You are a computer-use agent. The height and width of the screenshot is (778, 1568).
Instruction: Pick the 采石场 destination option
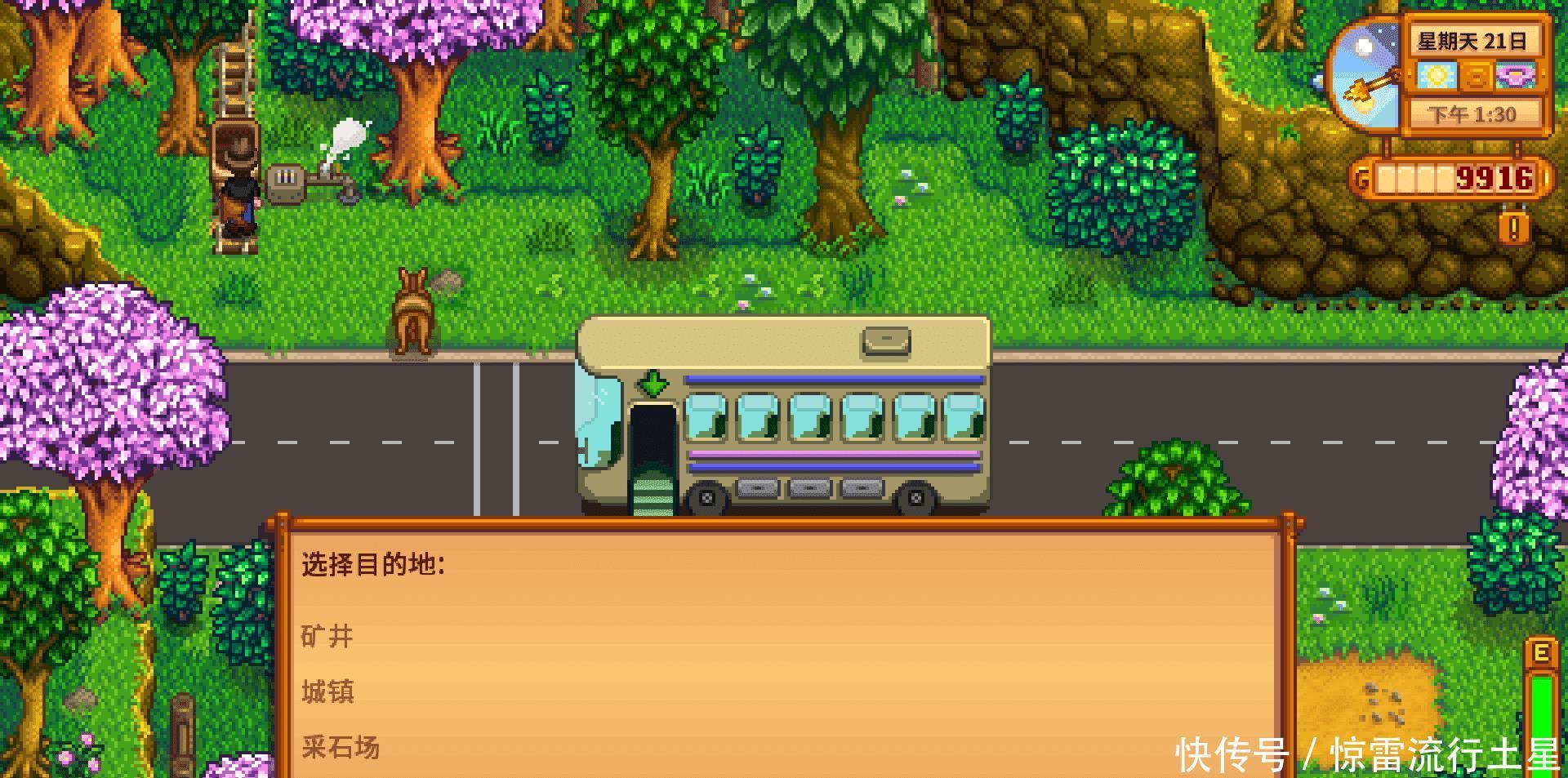point(341,746)
